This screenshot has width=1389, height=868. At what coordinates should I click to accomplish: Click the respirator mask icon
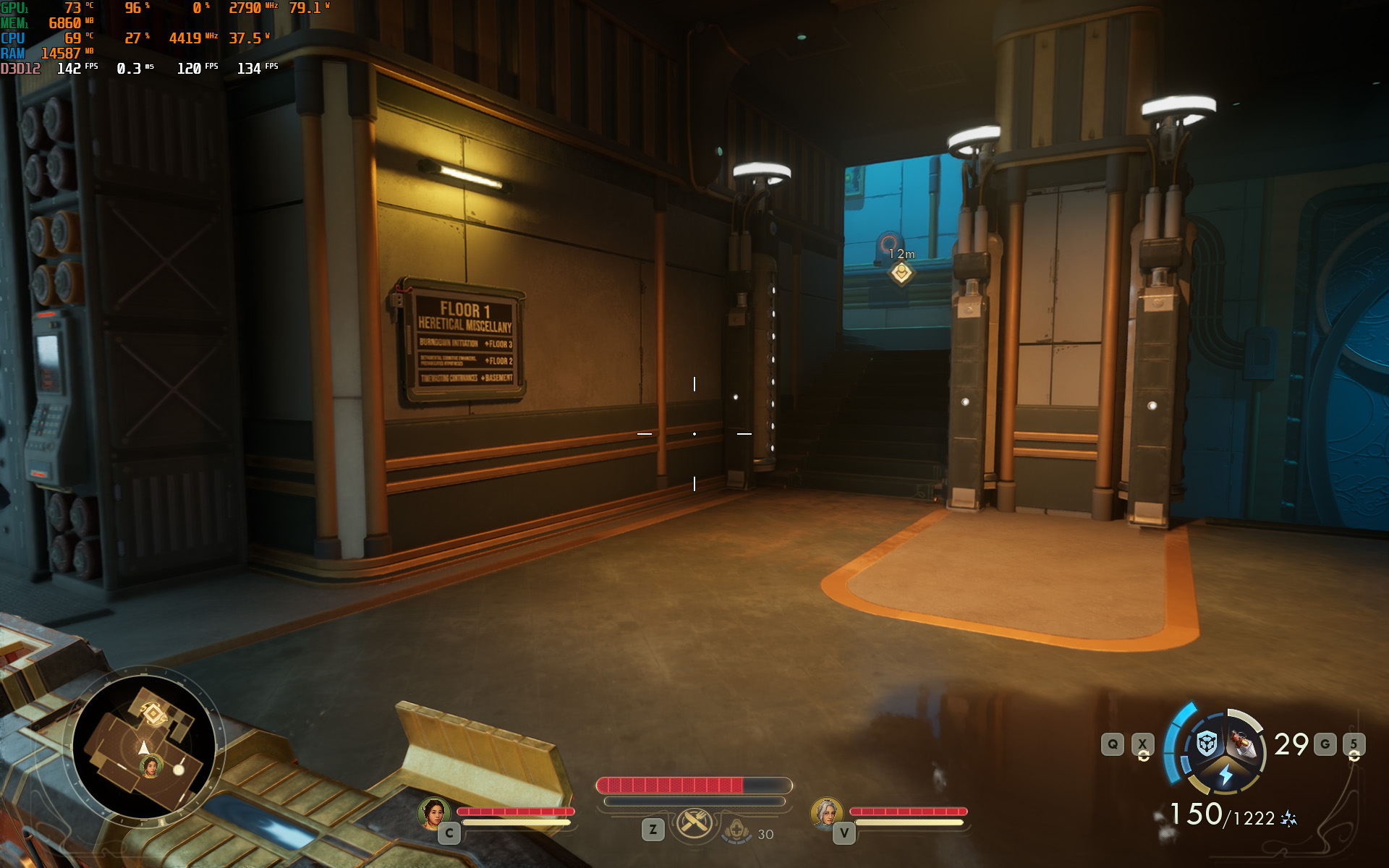click(737, 831)
